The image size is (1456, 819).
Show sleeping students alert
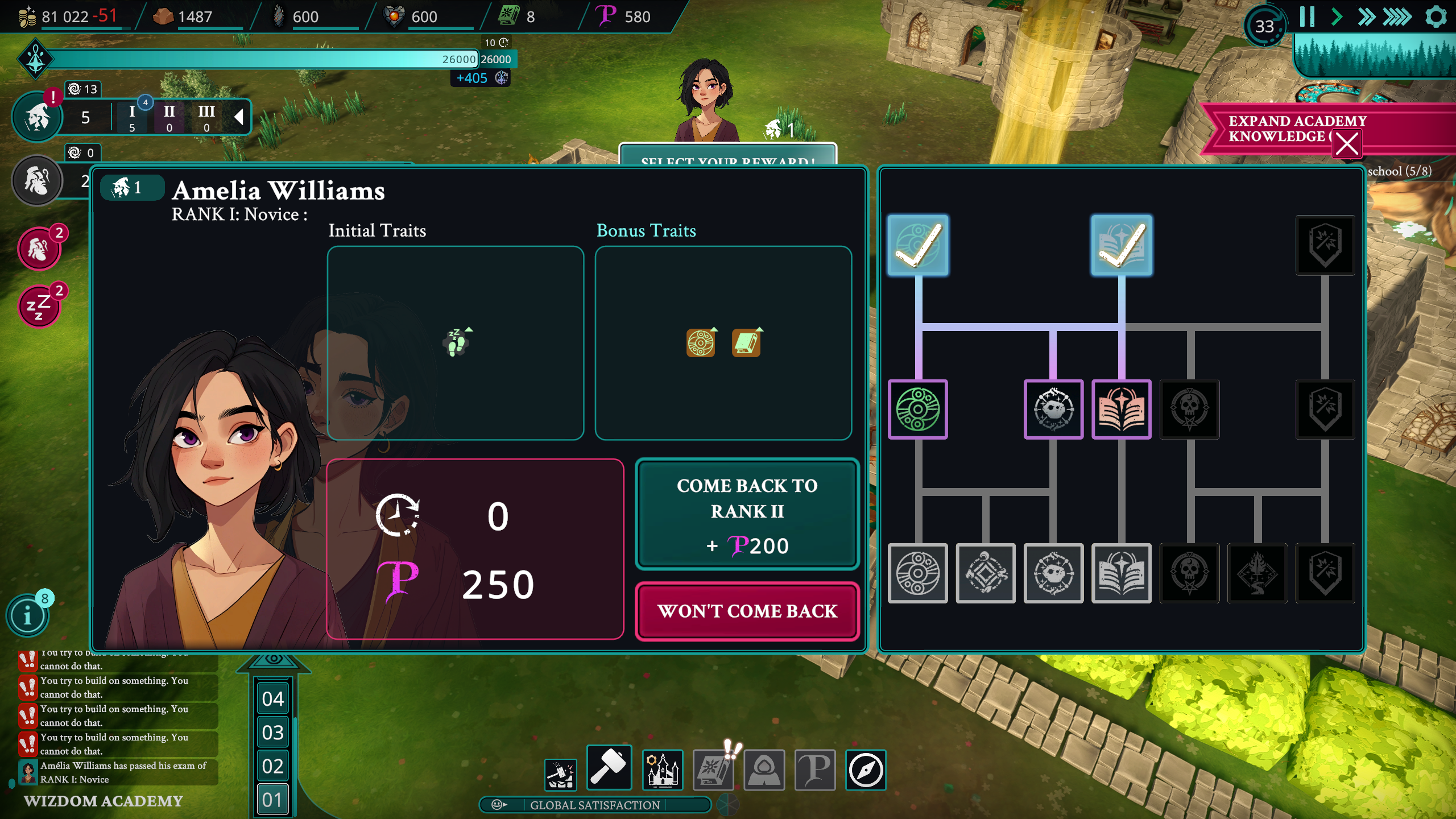pos(39,307)
